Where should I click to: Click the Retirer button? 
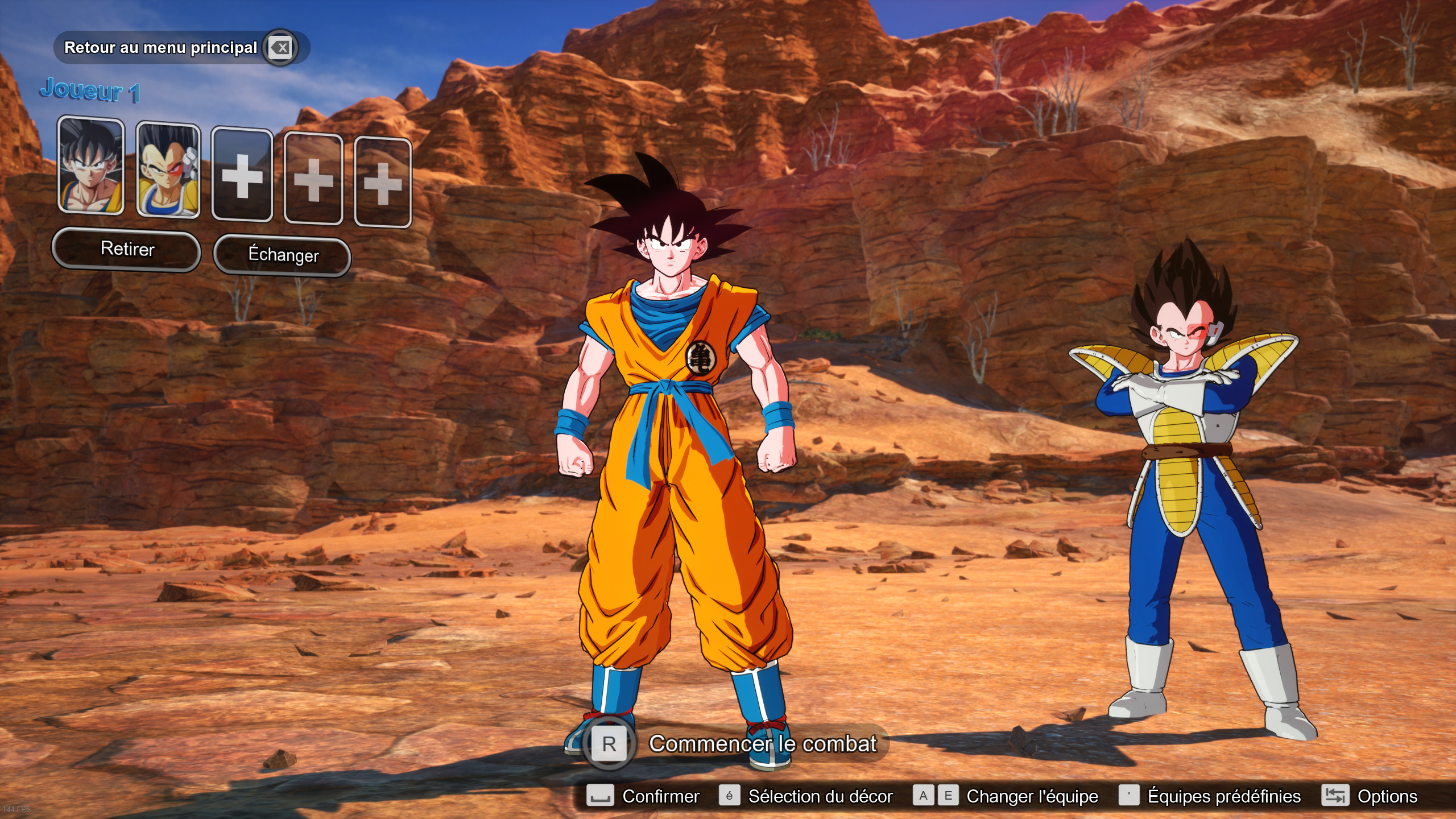126,250
